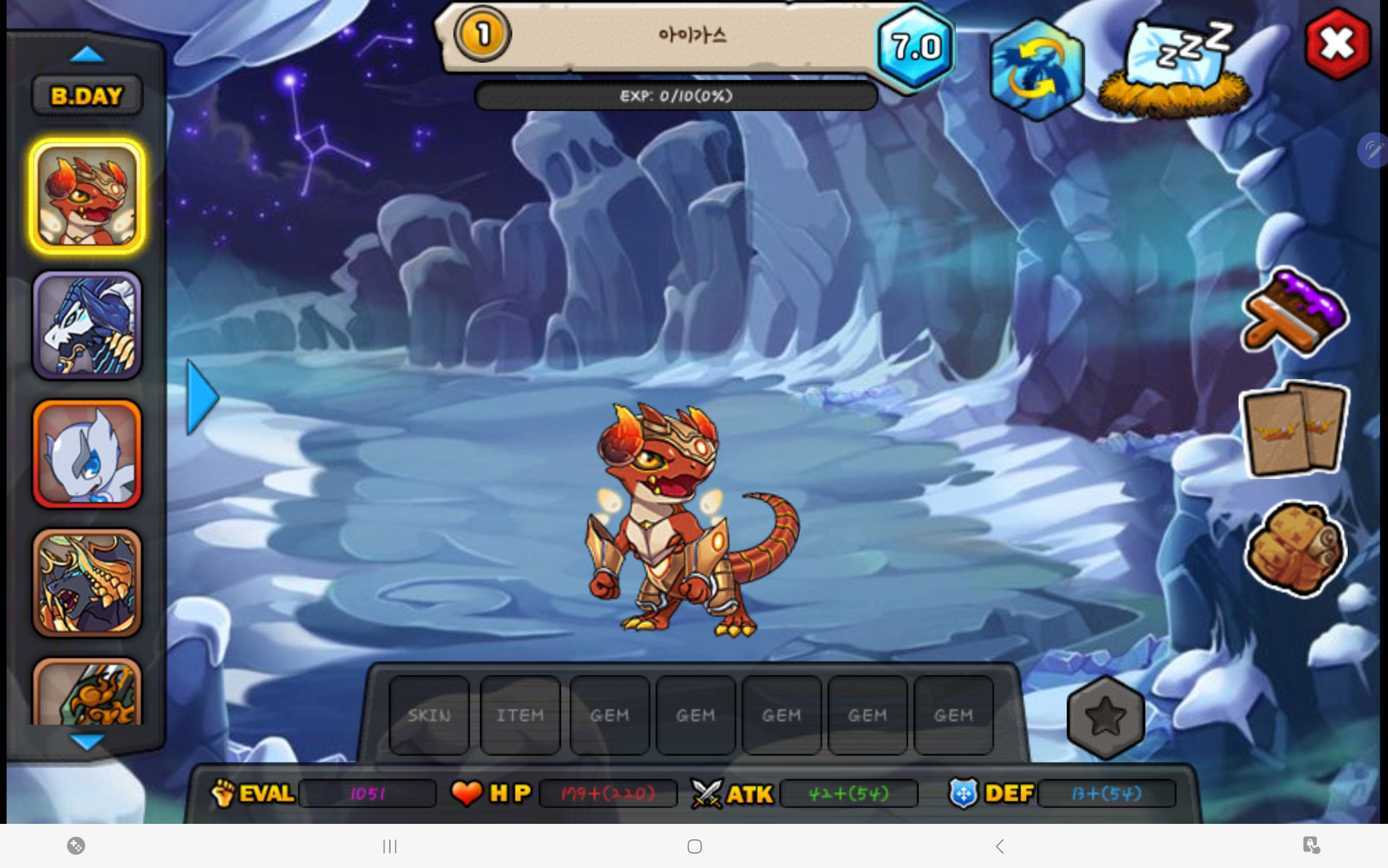This screenshot has height=868, width=1388.
Task: Open the brown backpack inventory
Action: pyautogui.click(x=1294, y=547)
